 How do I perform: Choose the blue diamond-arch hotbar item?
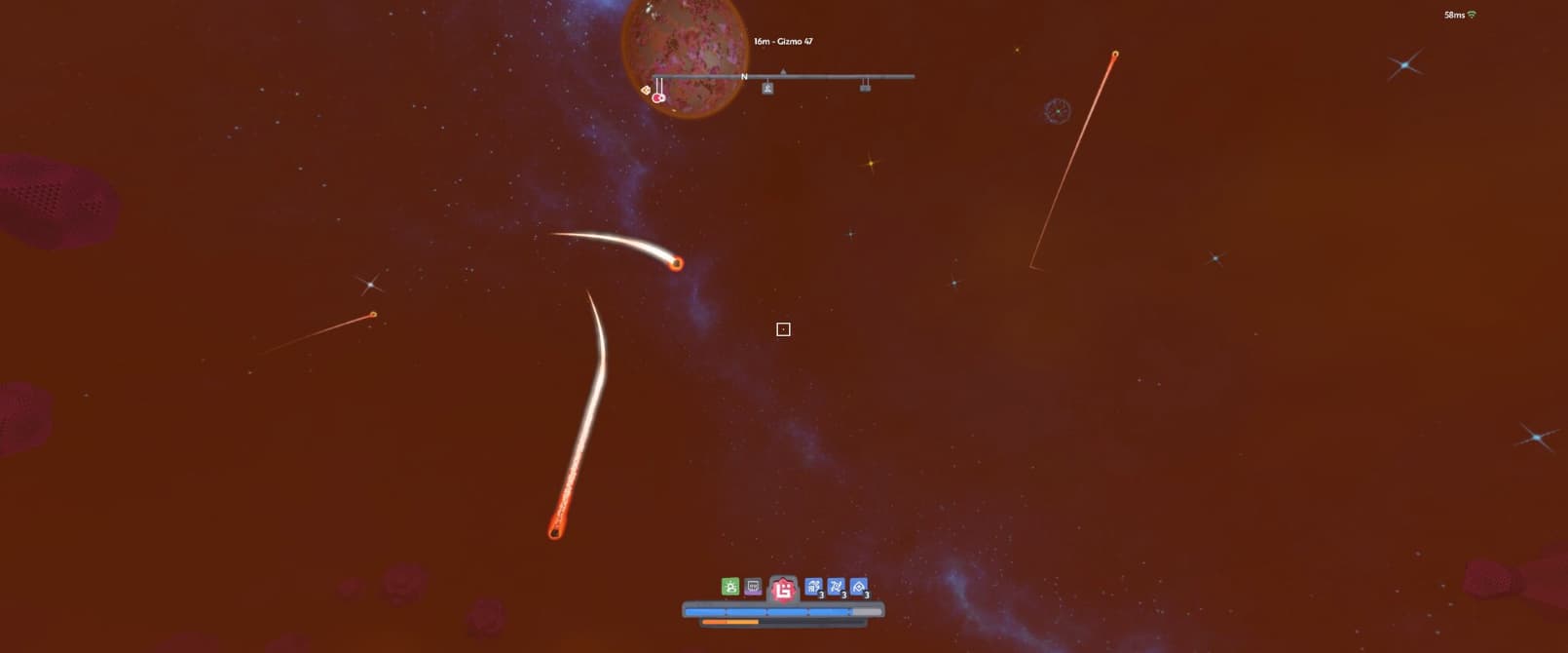point(859,587)
